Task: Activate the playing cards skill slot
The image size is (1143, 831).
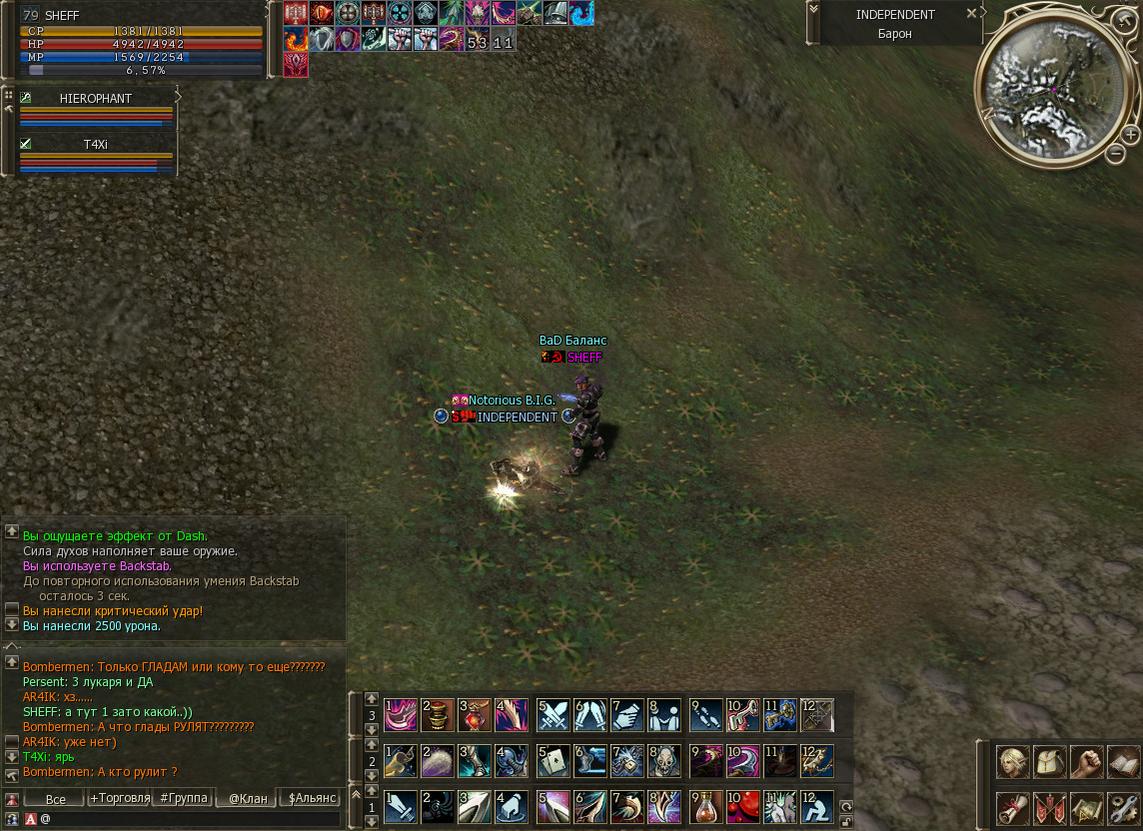Action: pos(553,761)
